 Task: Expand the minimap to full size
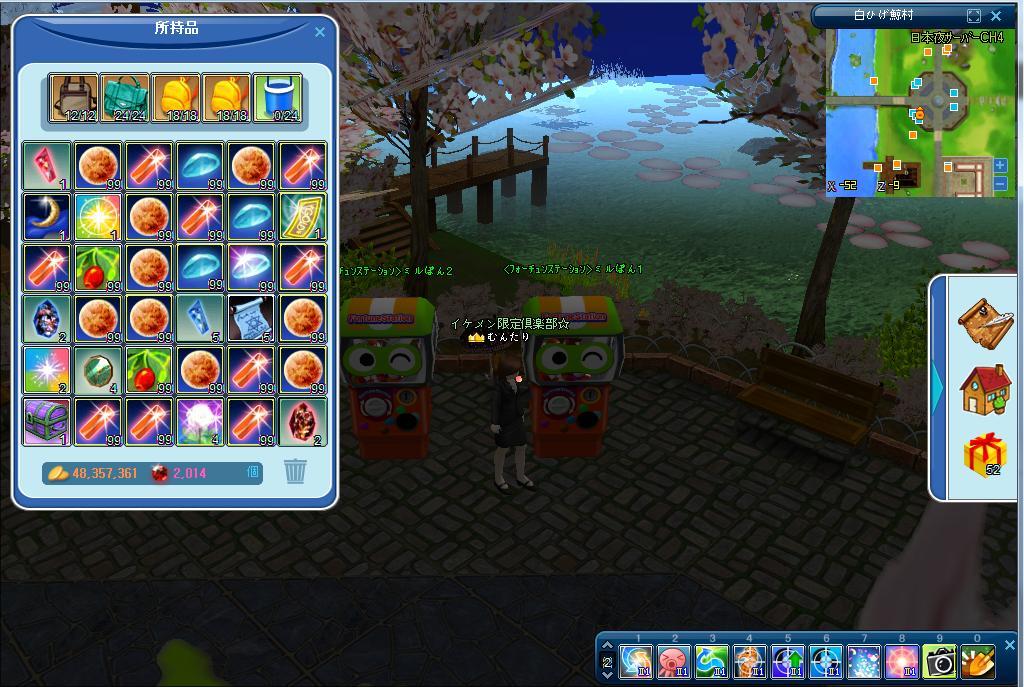(x=974, y=16)
